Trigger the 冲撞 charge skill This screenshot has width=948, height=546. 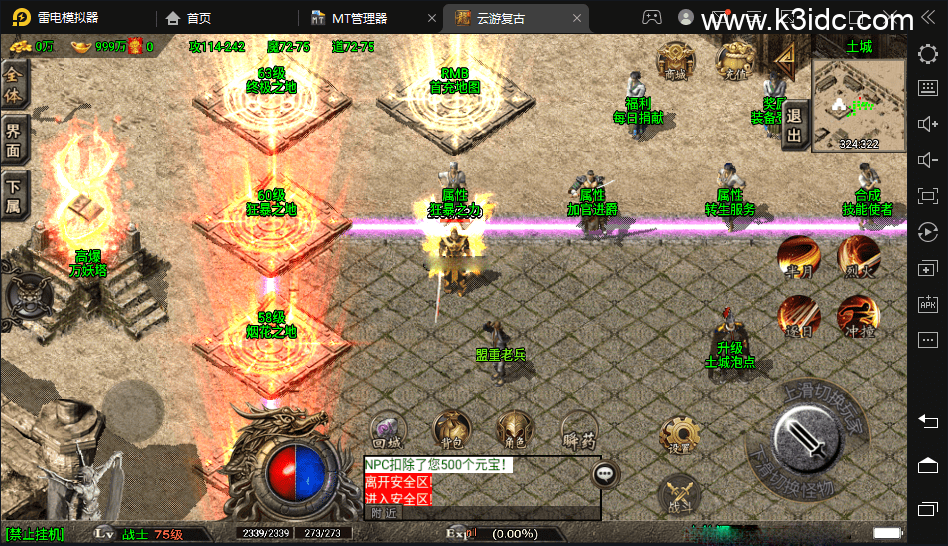pyautogui.click(x=858, y=316)
